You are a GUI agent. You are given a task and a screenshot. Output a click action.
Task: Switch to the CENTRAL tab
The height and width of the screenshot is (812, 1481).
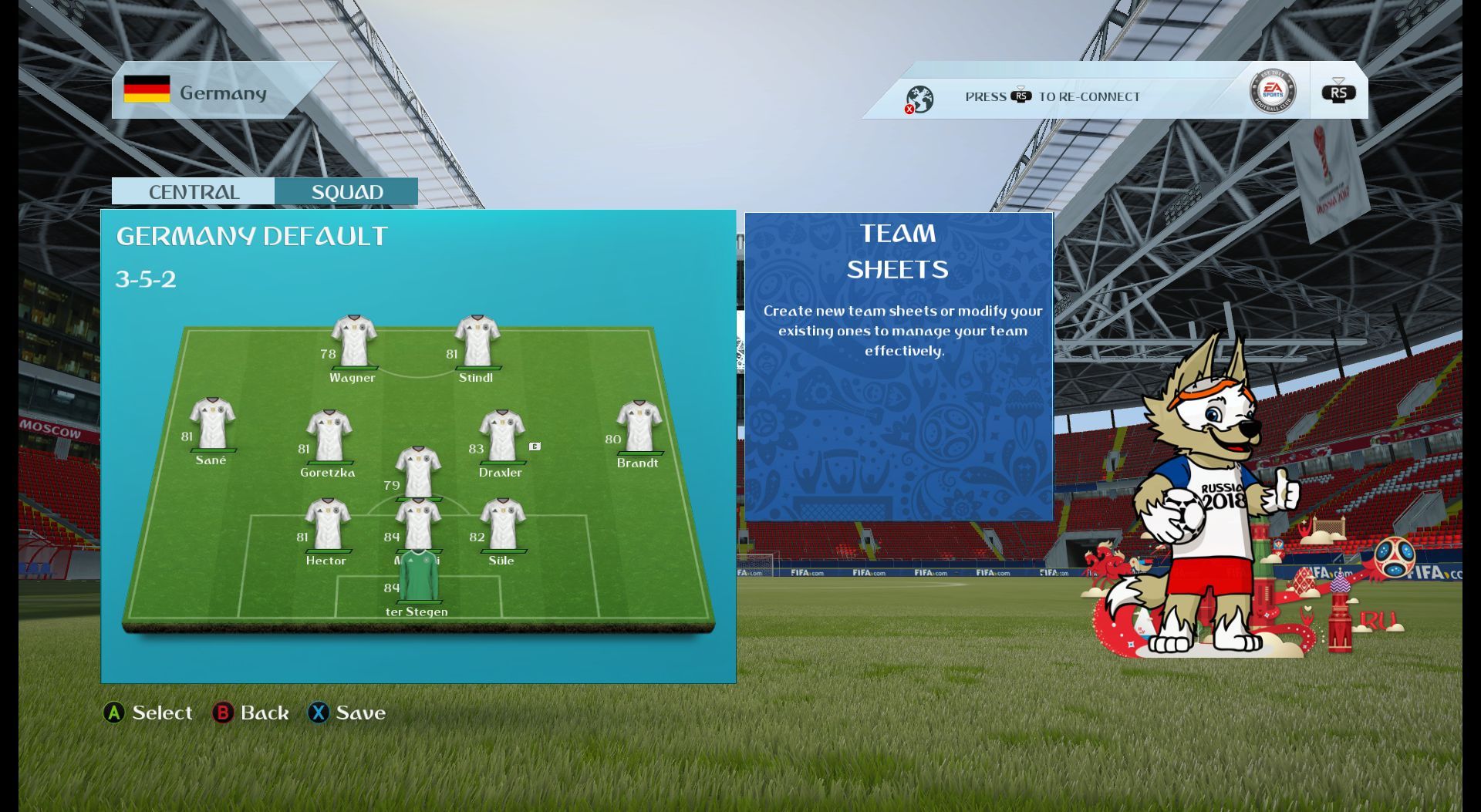[x=193, y=191]
